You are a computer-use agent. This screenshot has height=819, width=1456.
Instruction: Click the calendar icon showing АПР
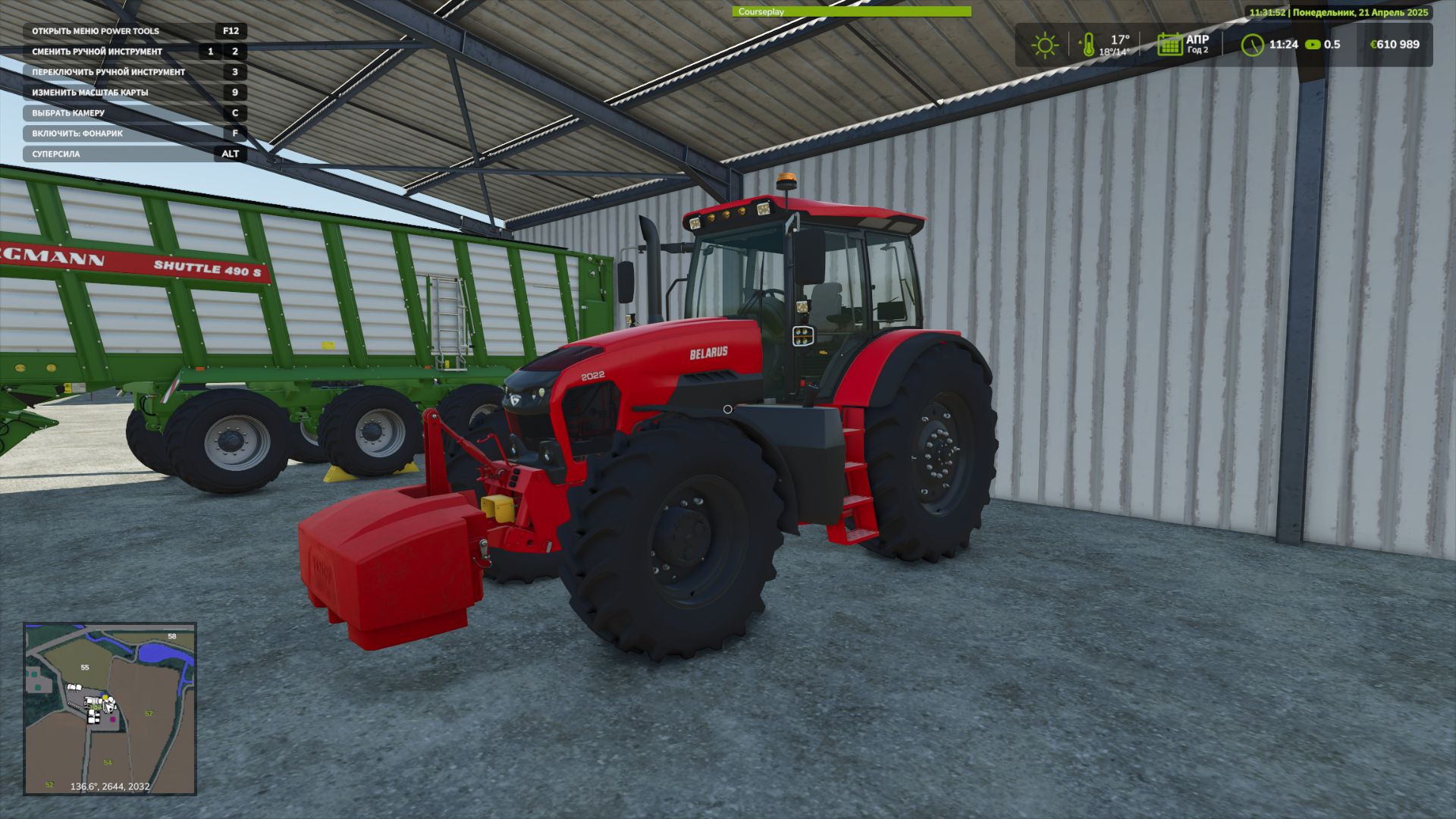click(1169, 44)
